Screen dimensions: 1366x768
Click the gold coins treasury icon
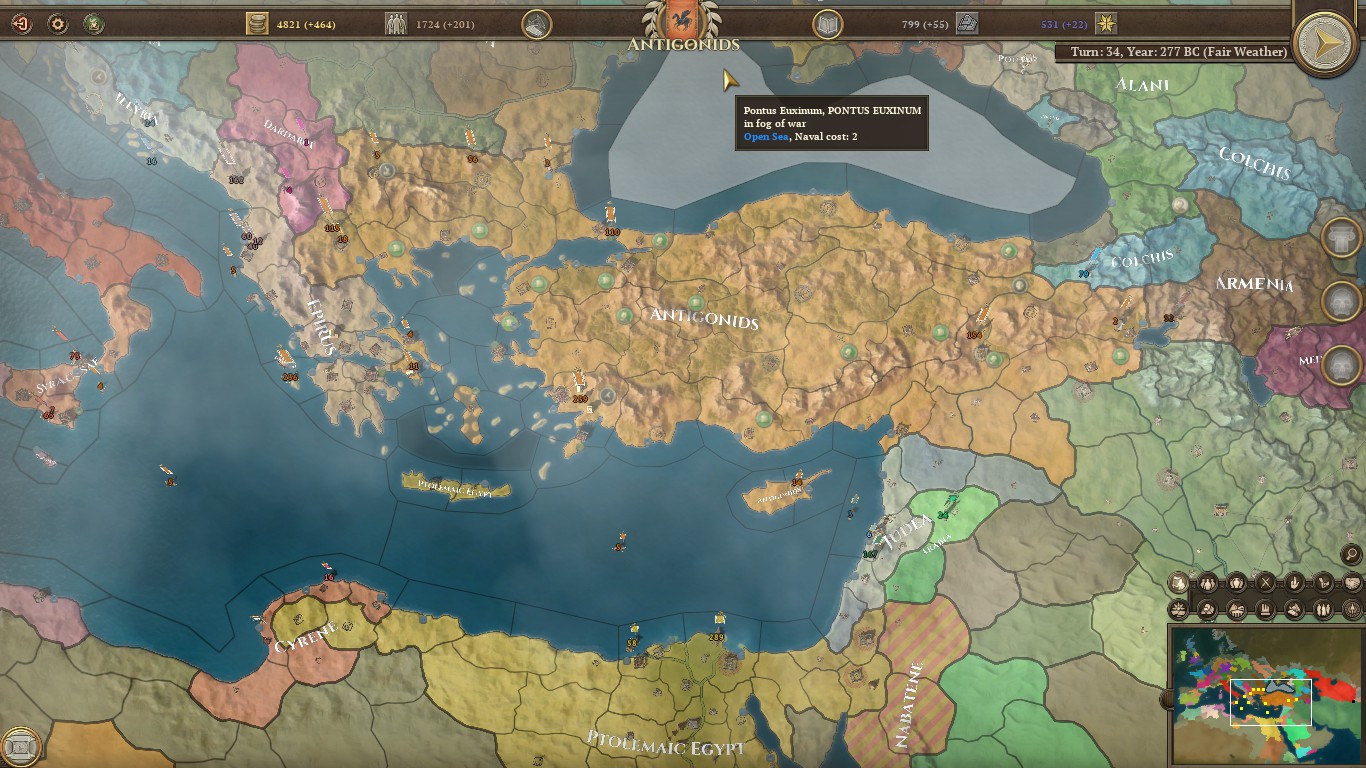click(x=258, y=24)
